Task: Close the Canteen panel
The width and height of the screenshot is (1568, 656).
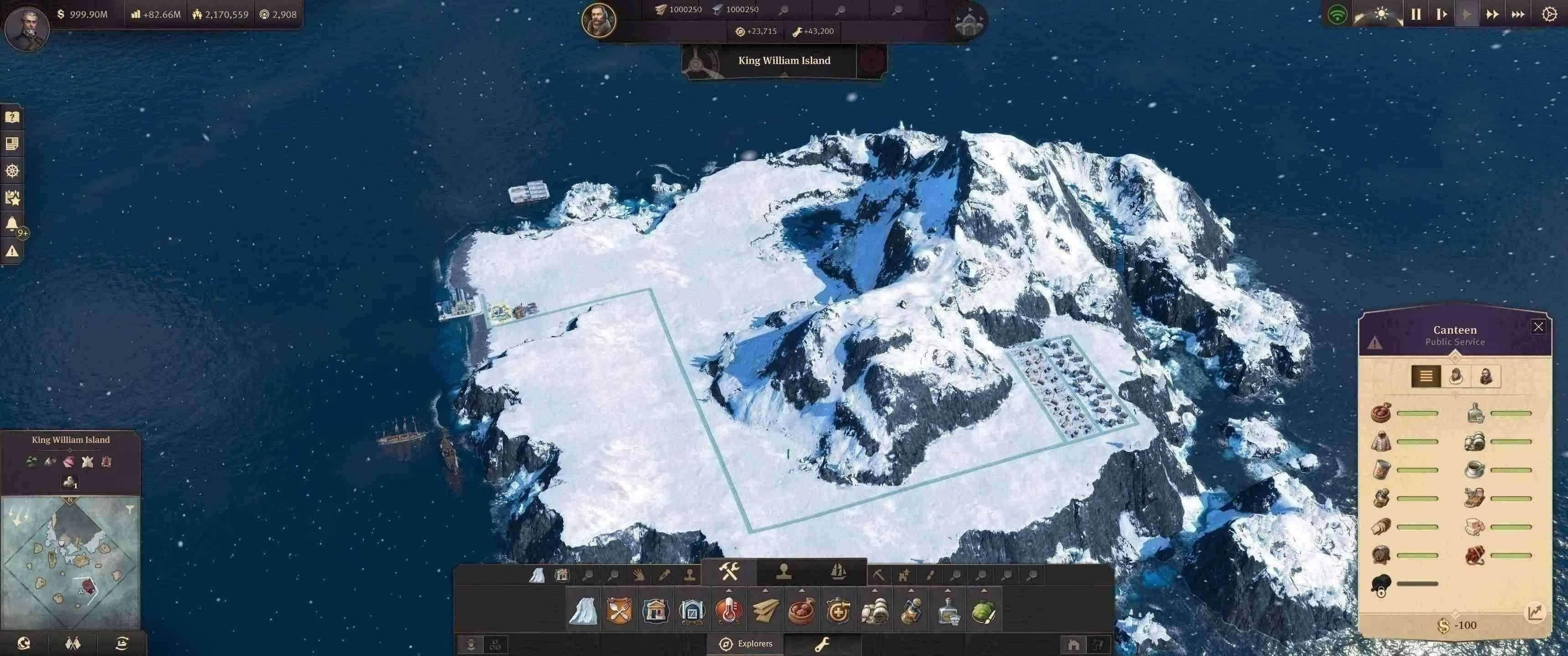Action: (1538, 327)
